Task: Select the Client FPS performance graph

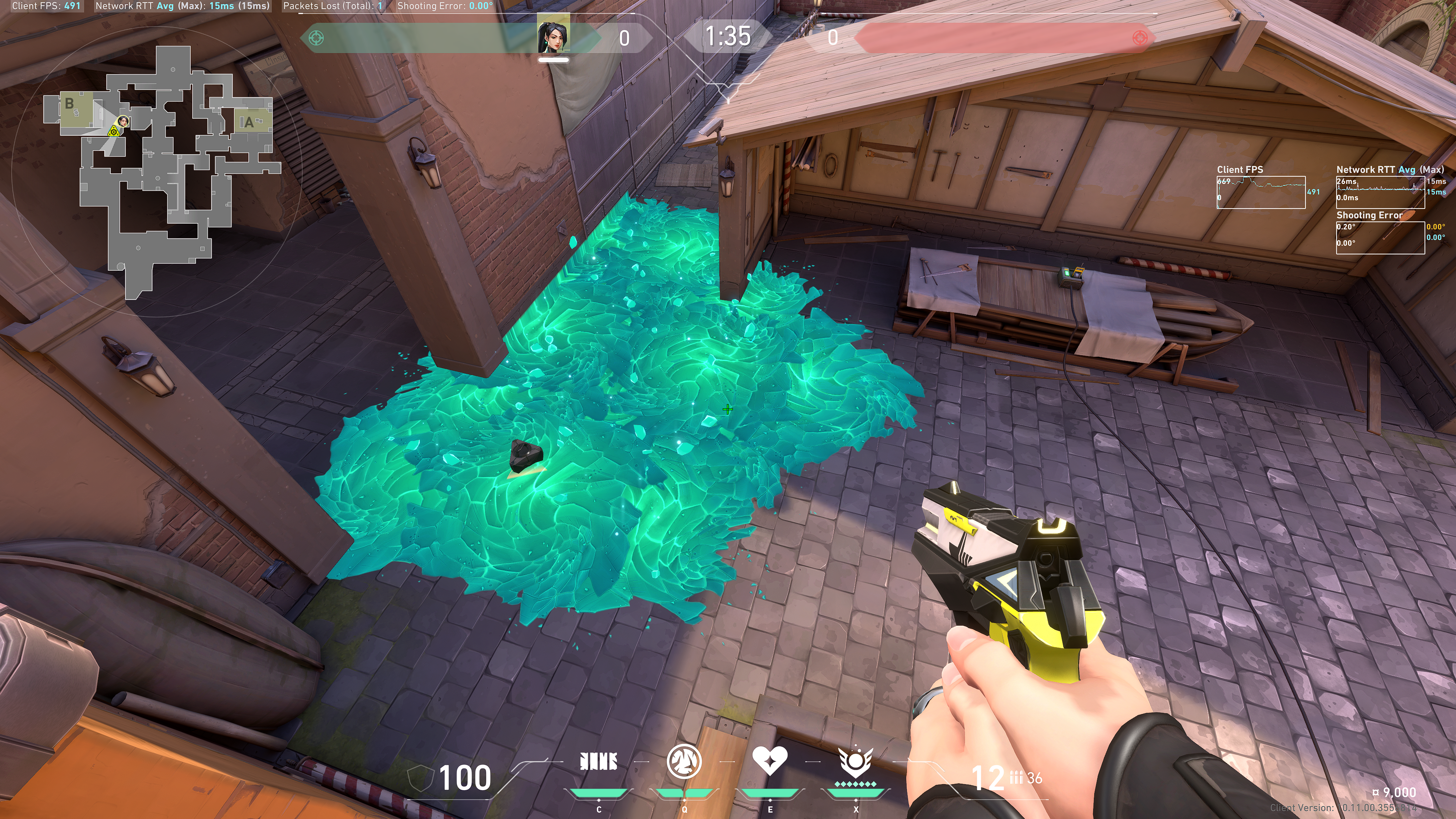Action: pos(1260,193)
